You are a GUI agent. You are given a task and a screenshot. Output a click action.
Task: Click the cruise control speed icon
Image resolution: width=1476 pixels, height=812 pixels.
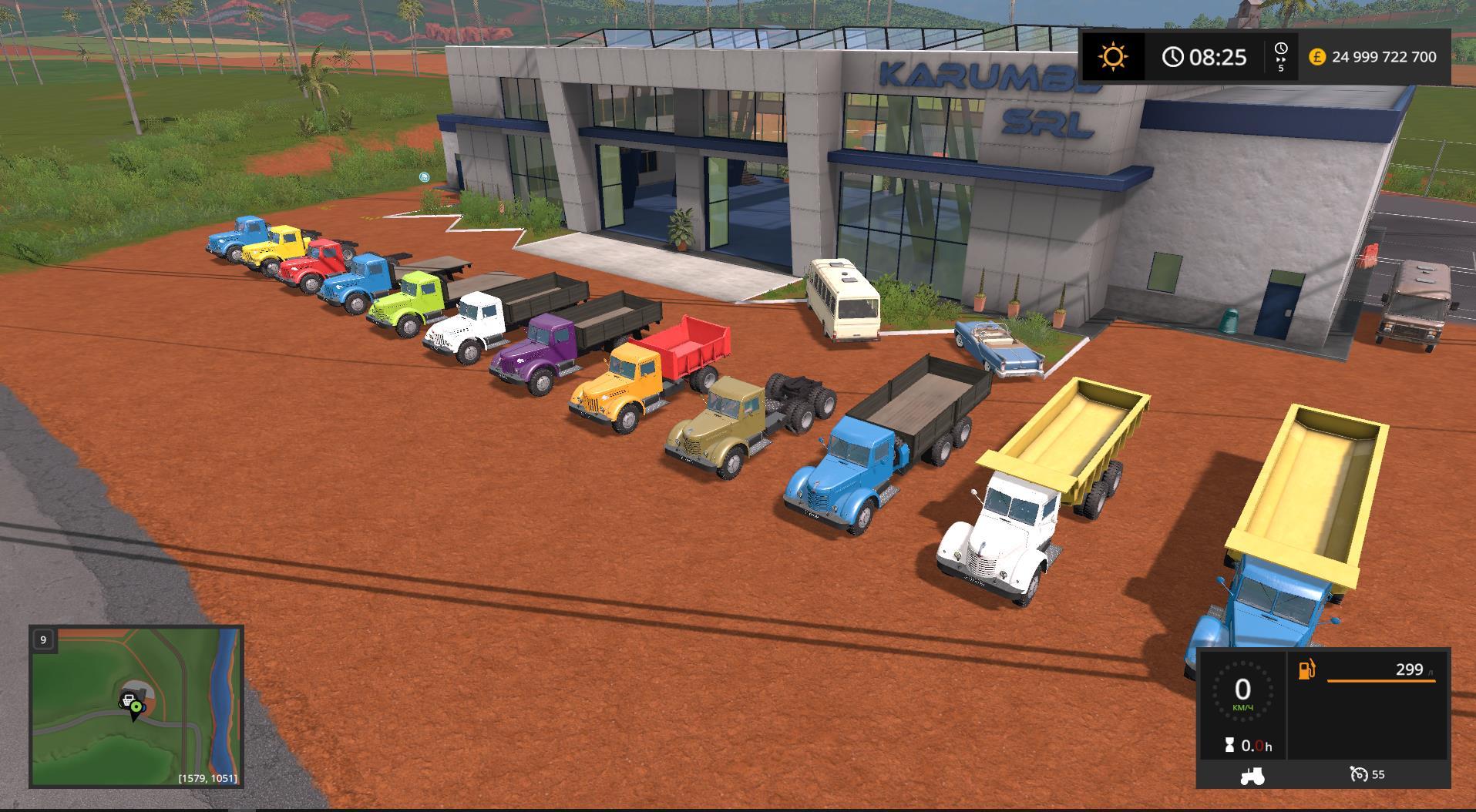click(1358, 774)
